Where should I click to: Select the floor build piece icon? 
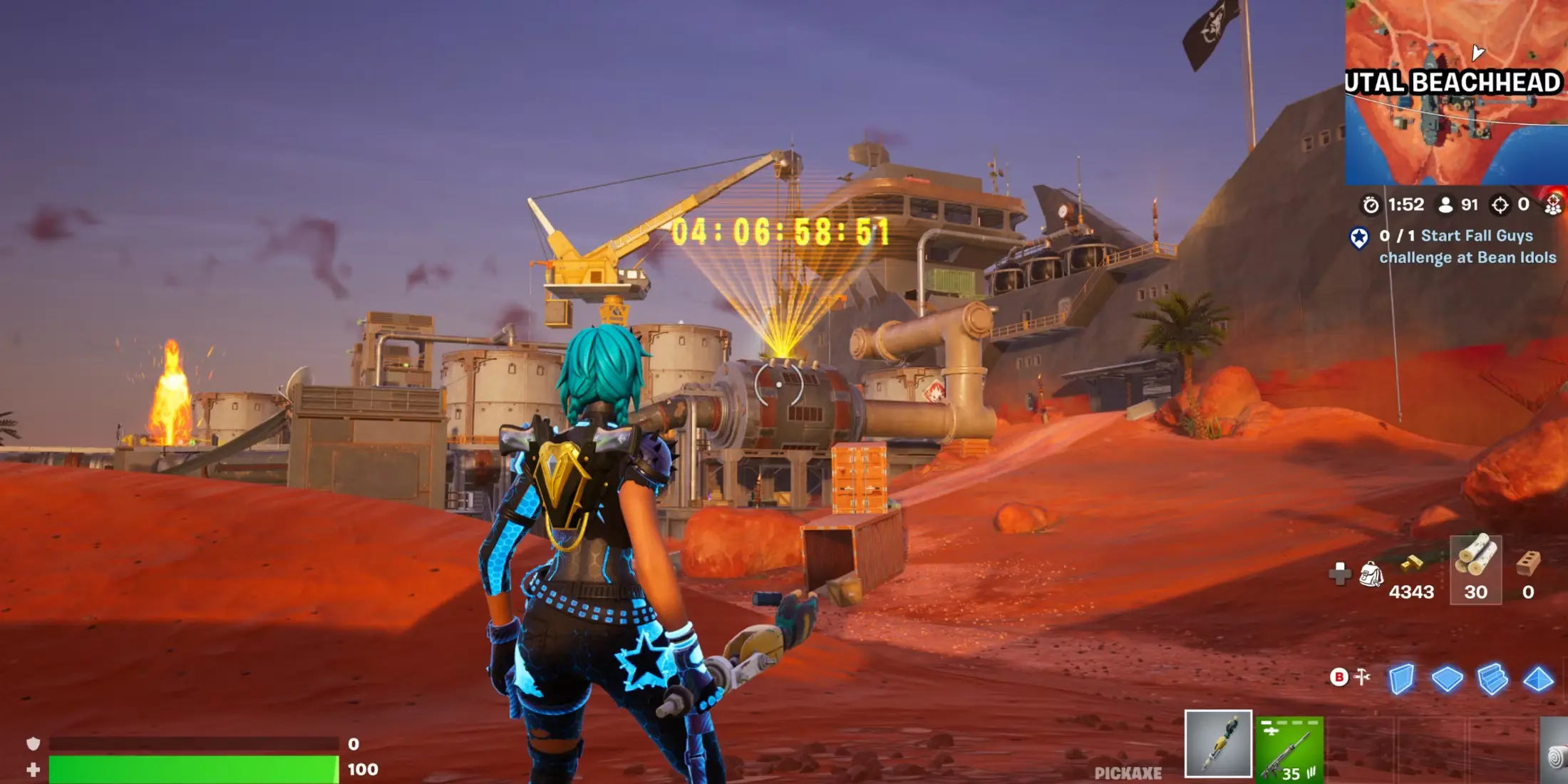pos(1447,678)
